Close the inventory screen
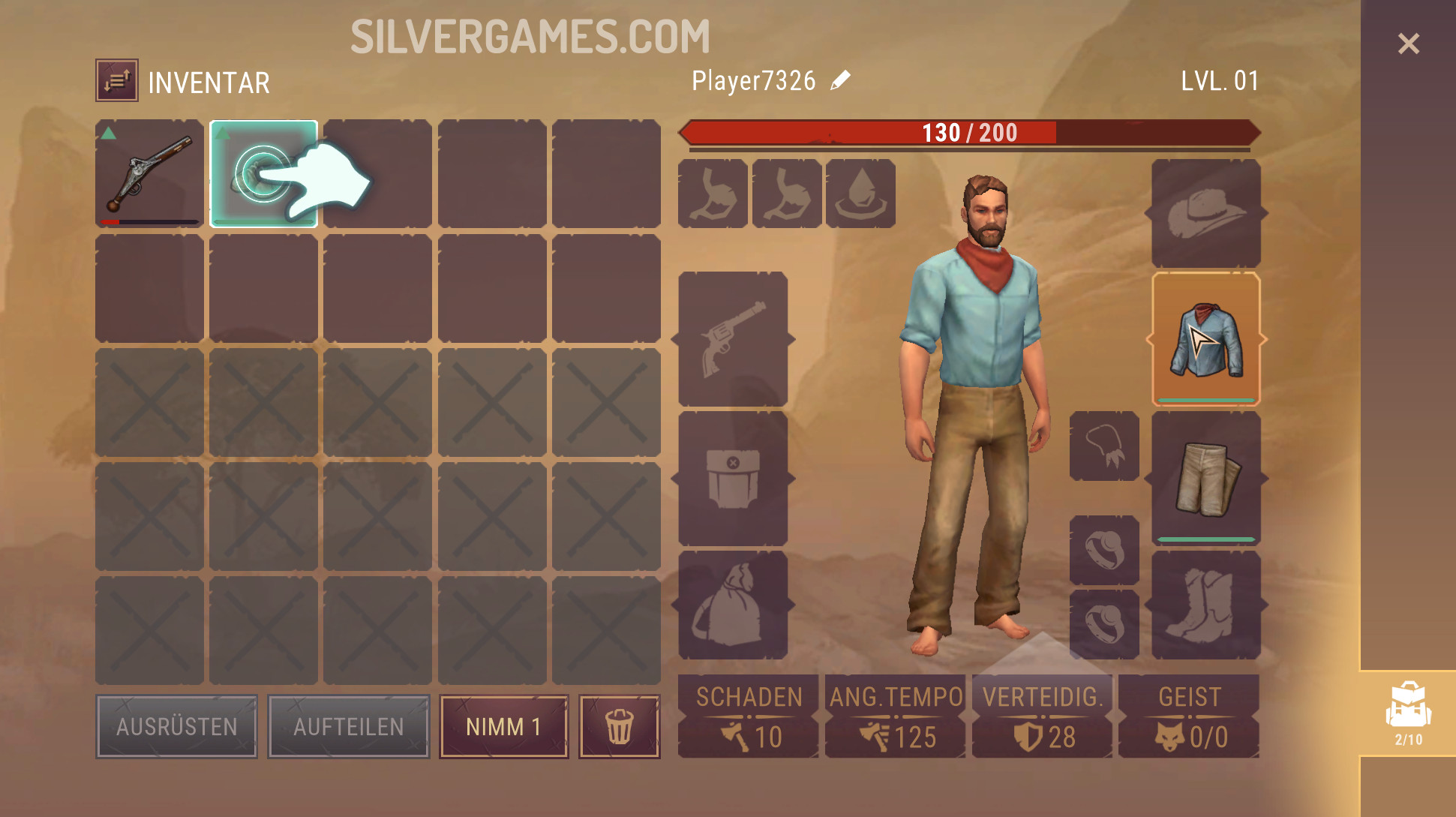1456x817 pixels. coord(1408,44)
